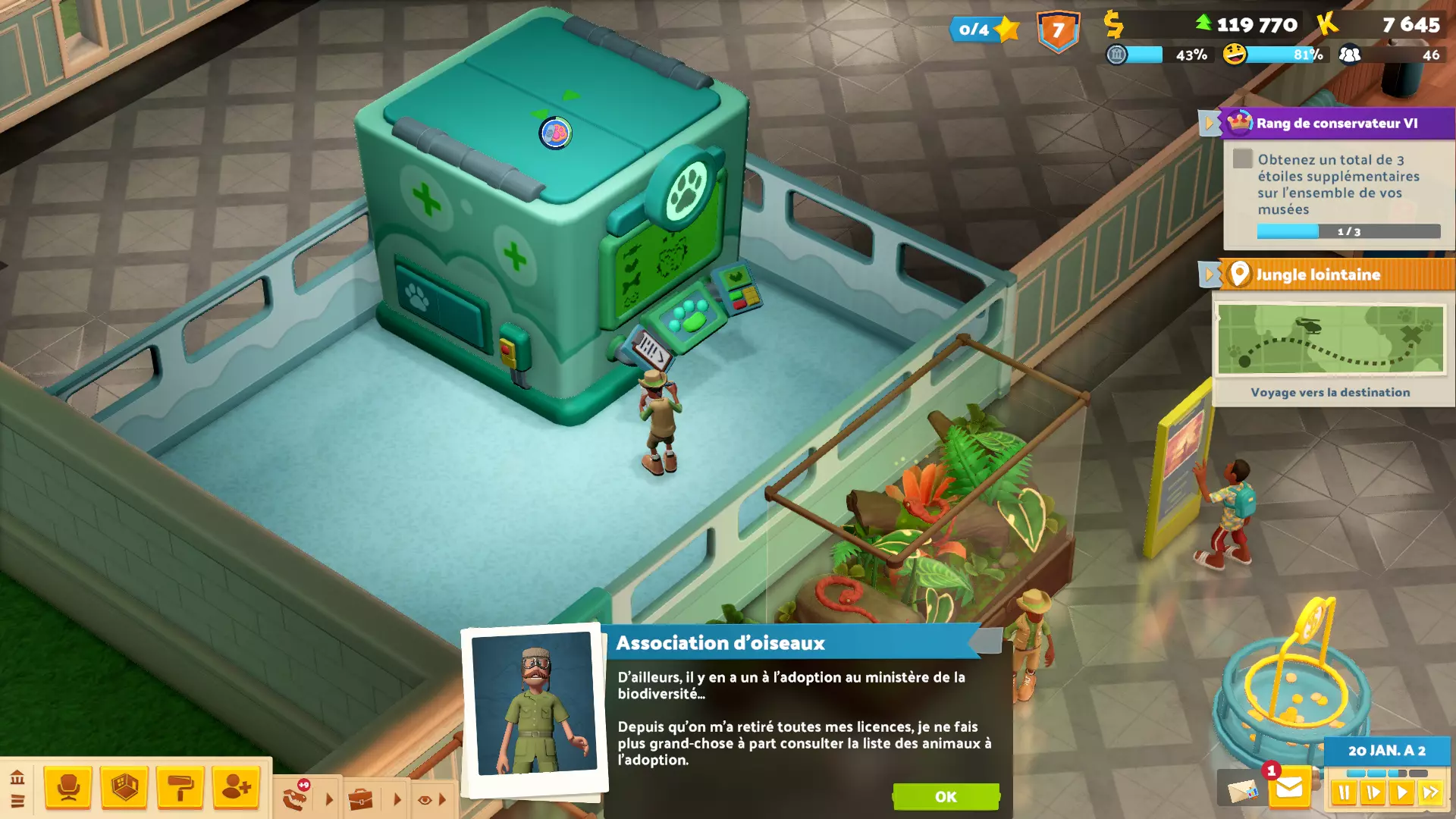The image size is (1456, 819).
Task: Open the hire staff tool
Action: 237,788
